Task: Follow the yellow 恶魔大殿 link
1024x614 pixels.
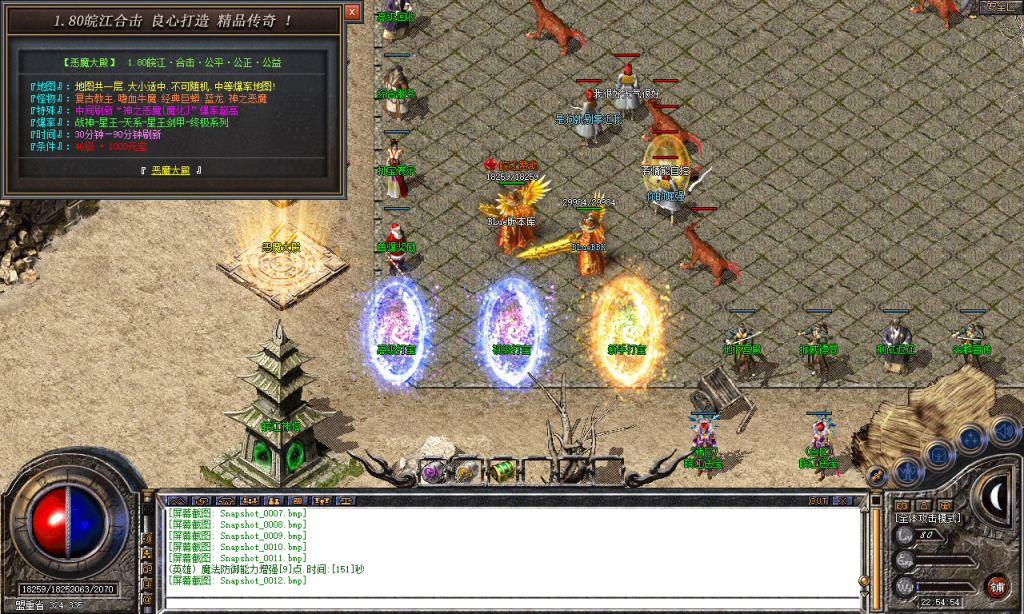Action: pos(174,170)
